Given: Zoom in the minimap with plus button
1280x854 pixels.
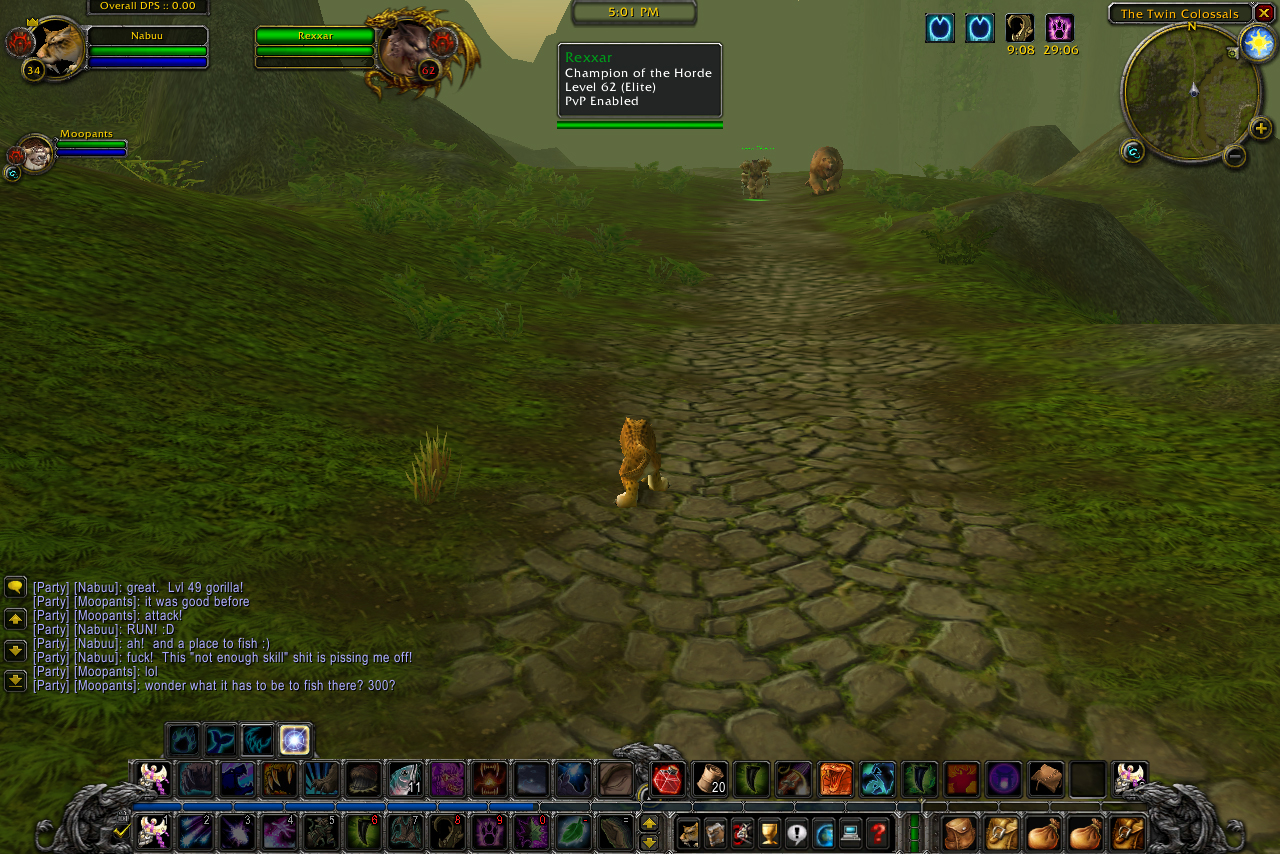Looking at the screenshot, I should point(1261,128).
